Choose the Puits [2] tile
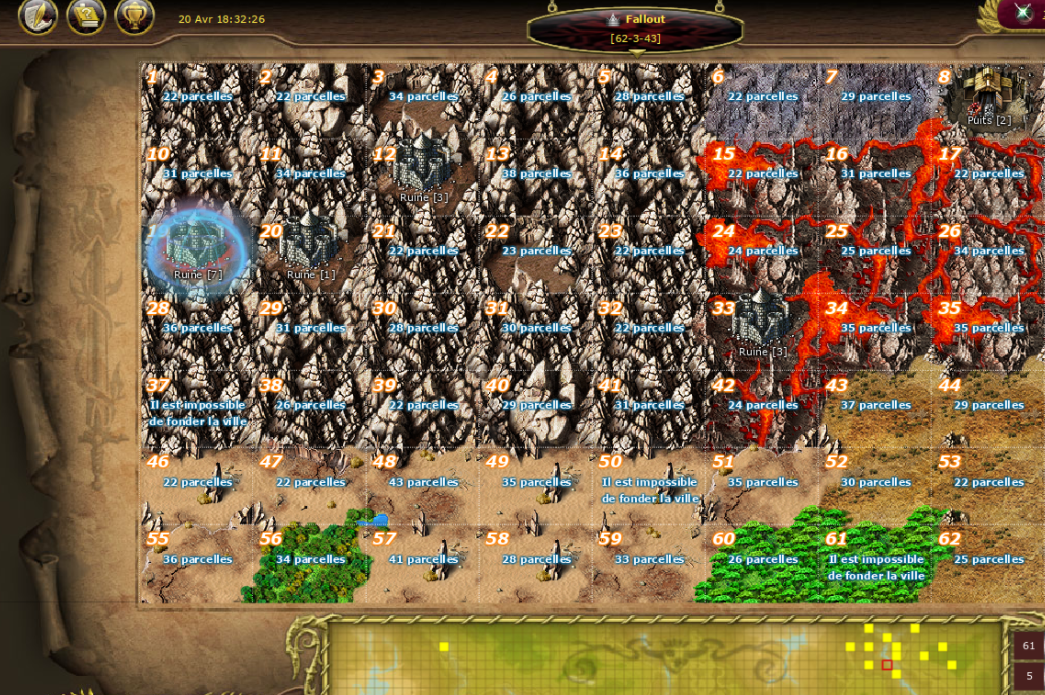The height and width of the screenshot is (695, 1045). [x=988, y=97]
